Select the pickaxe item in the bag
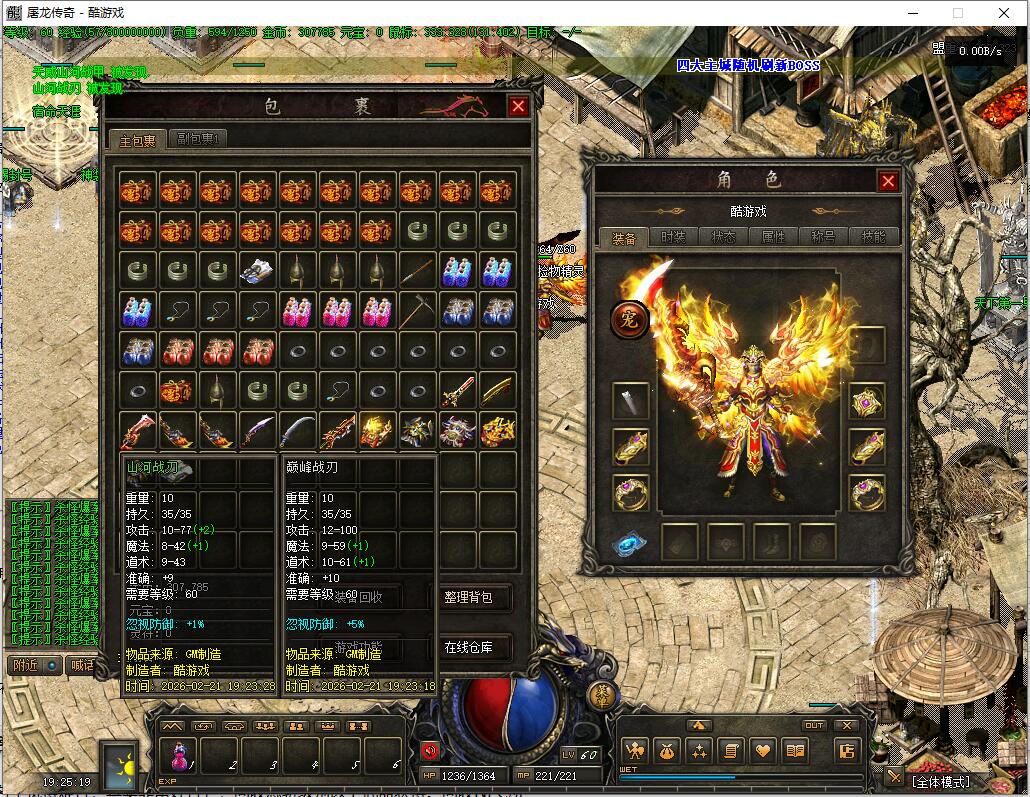 click(x=417, y=311)
